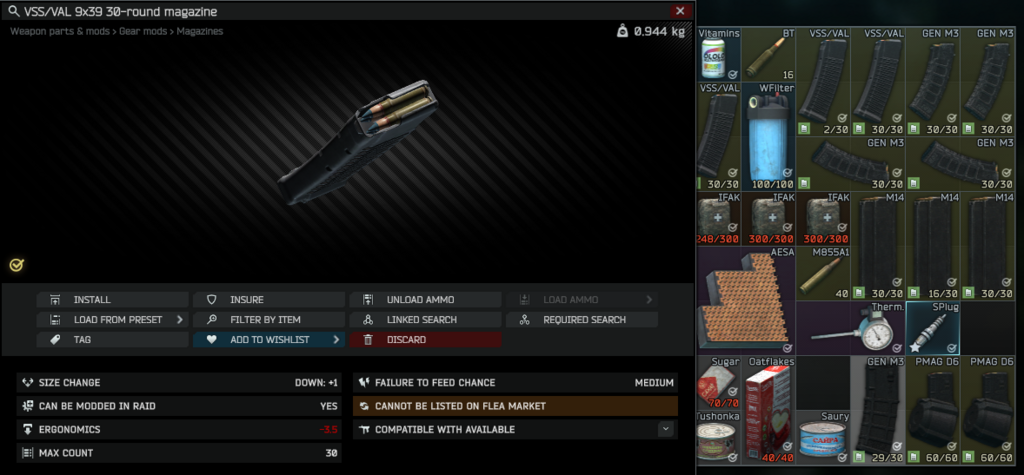Filter stash by this item
The width and height of the screenshot is (1024, 475).
coord(269,320)
